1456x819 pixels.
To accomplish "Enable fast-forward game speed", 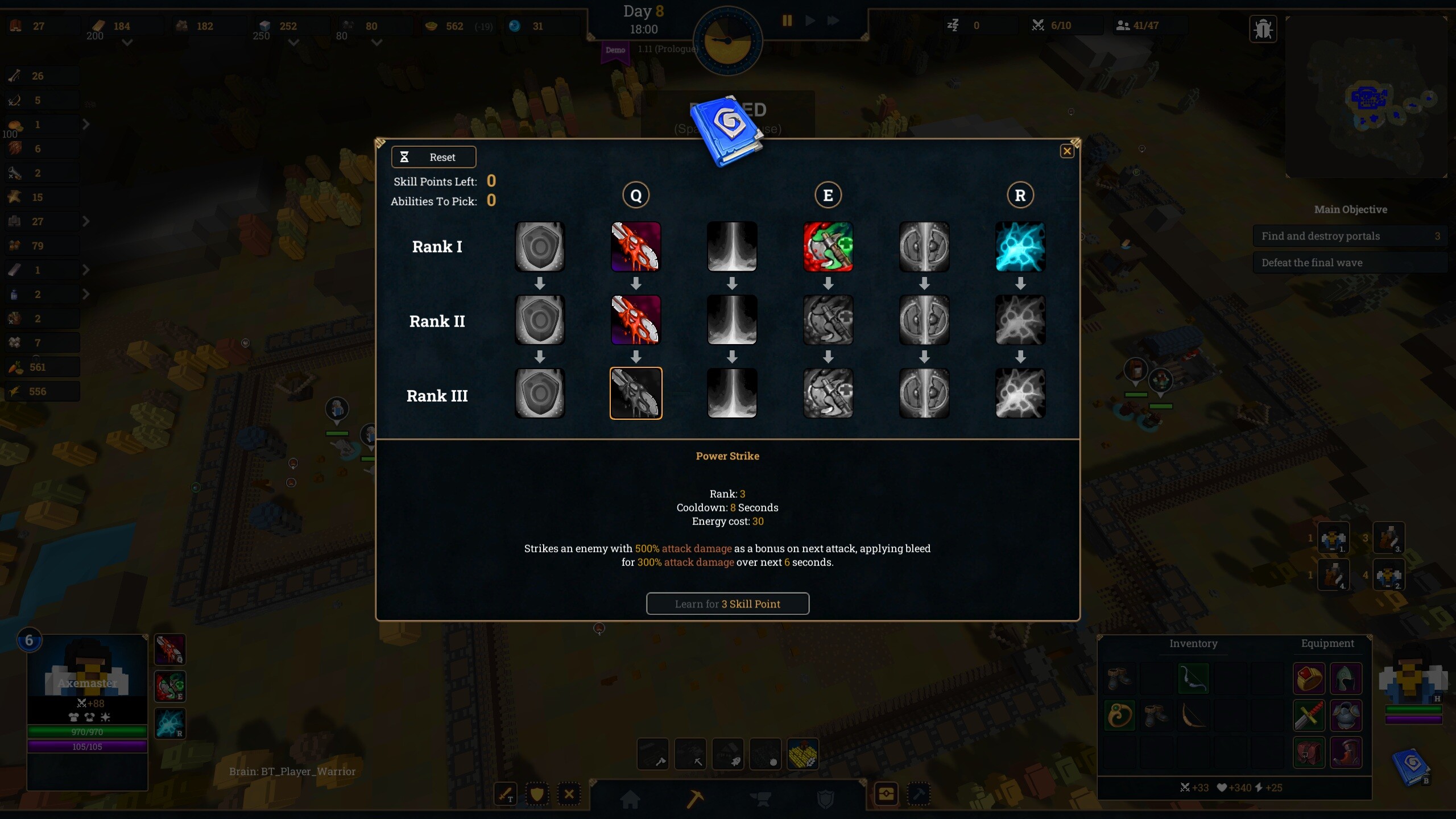I will [x=833, y=20].
